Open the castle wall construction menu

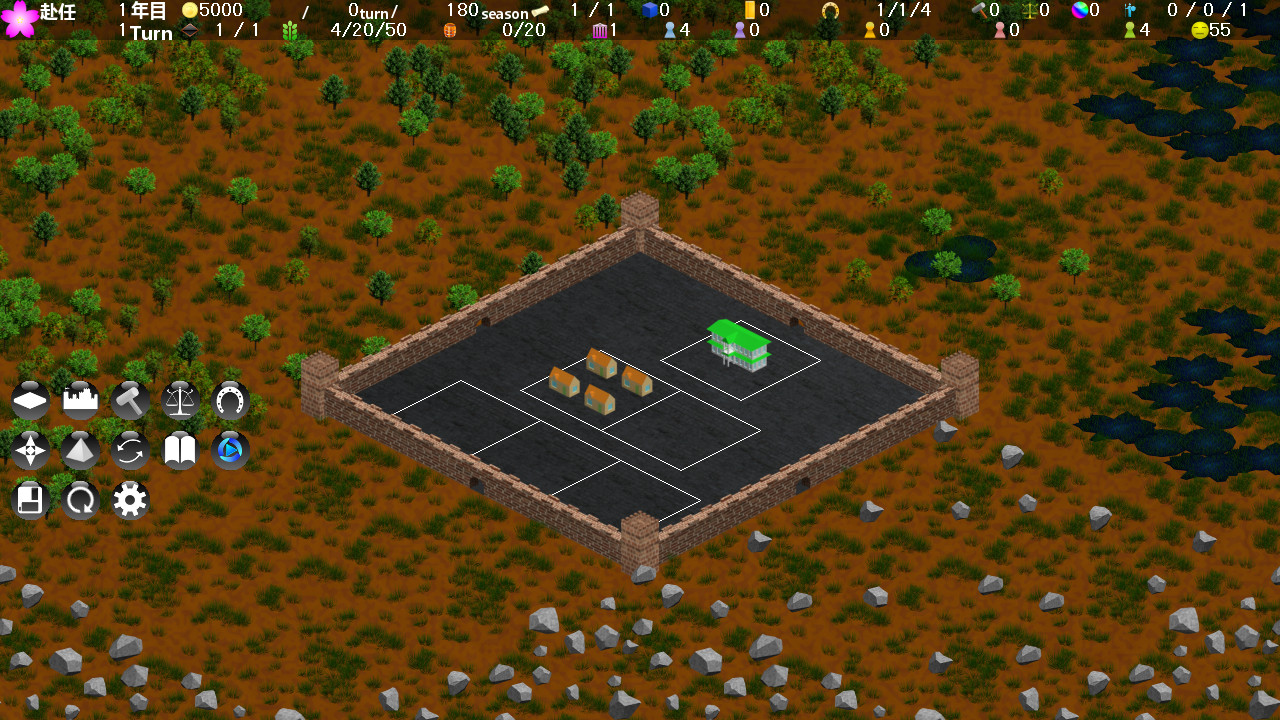tap(81, 400)
